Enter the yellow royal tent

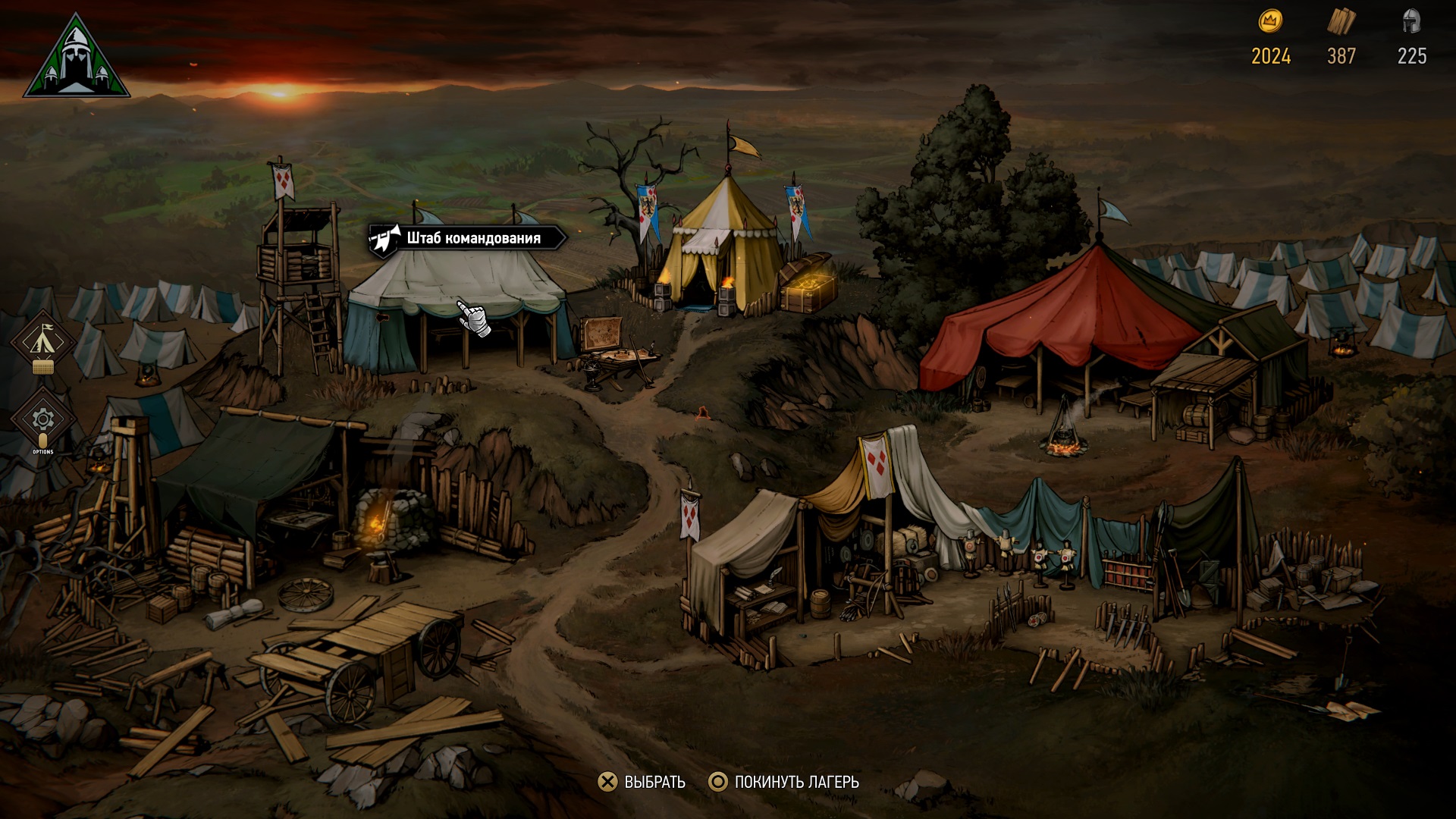[x=720, y=243]
